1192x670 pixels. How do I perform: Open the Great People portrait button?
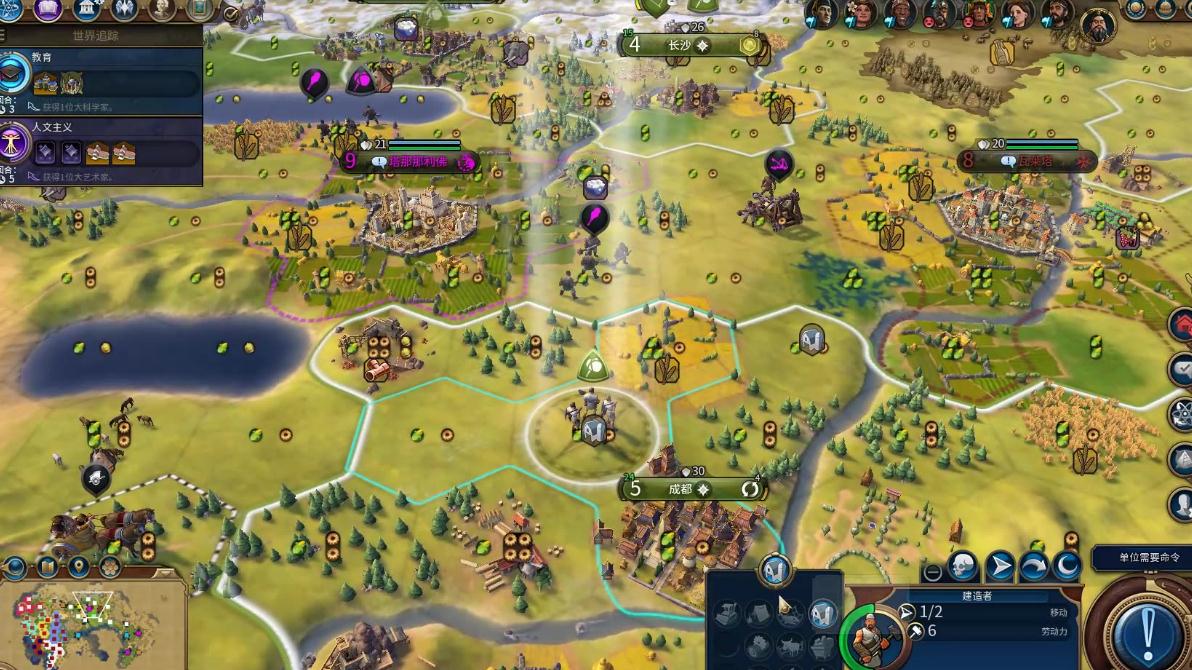click(162, 10)
